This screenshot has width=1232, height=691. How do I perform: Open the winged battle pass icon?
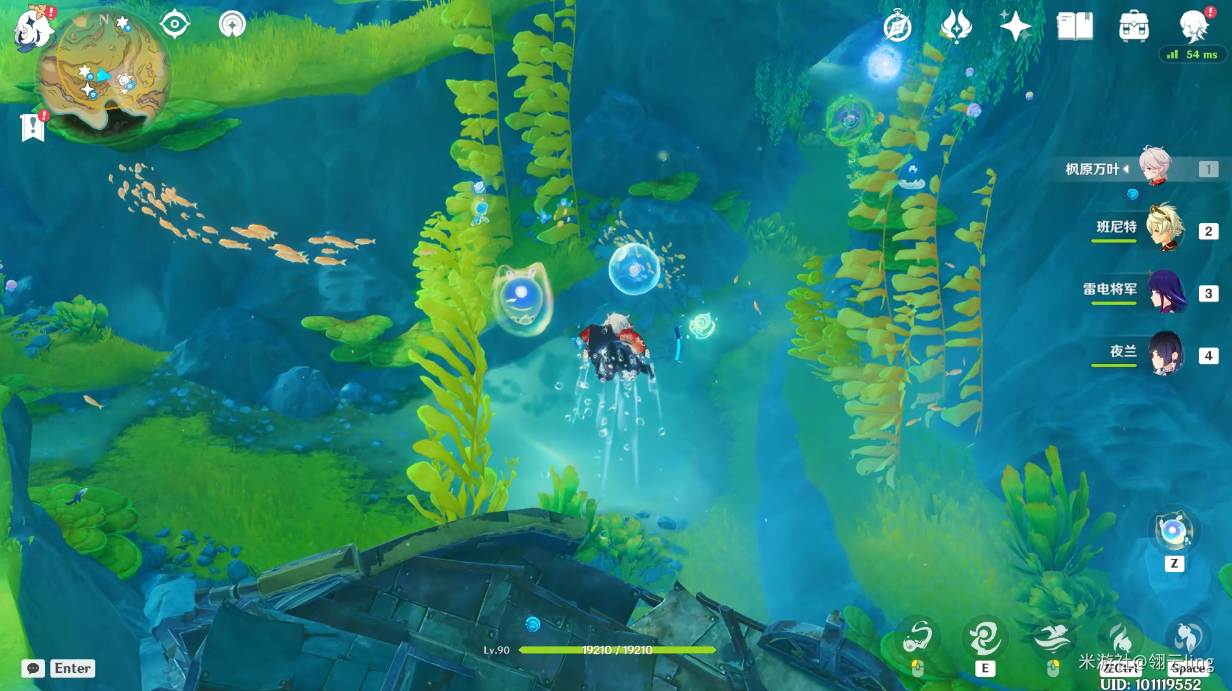pos(956,26)
